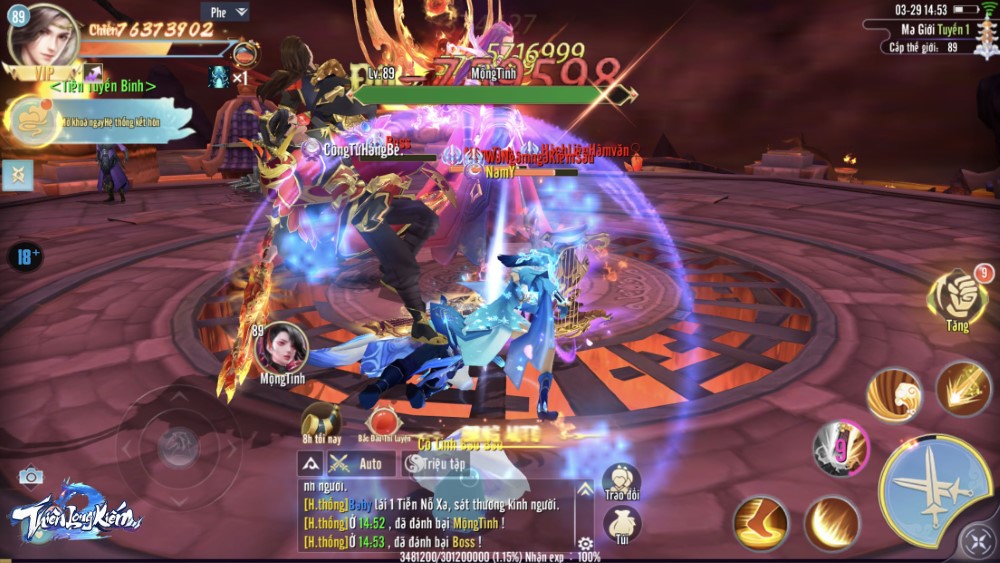Open the Phe dropdown
Screen dimensions: 1000x563
(225, 12)
